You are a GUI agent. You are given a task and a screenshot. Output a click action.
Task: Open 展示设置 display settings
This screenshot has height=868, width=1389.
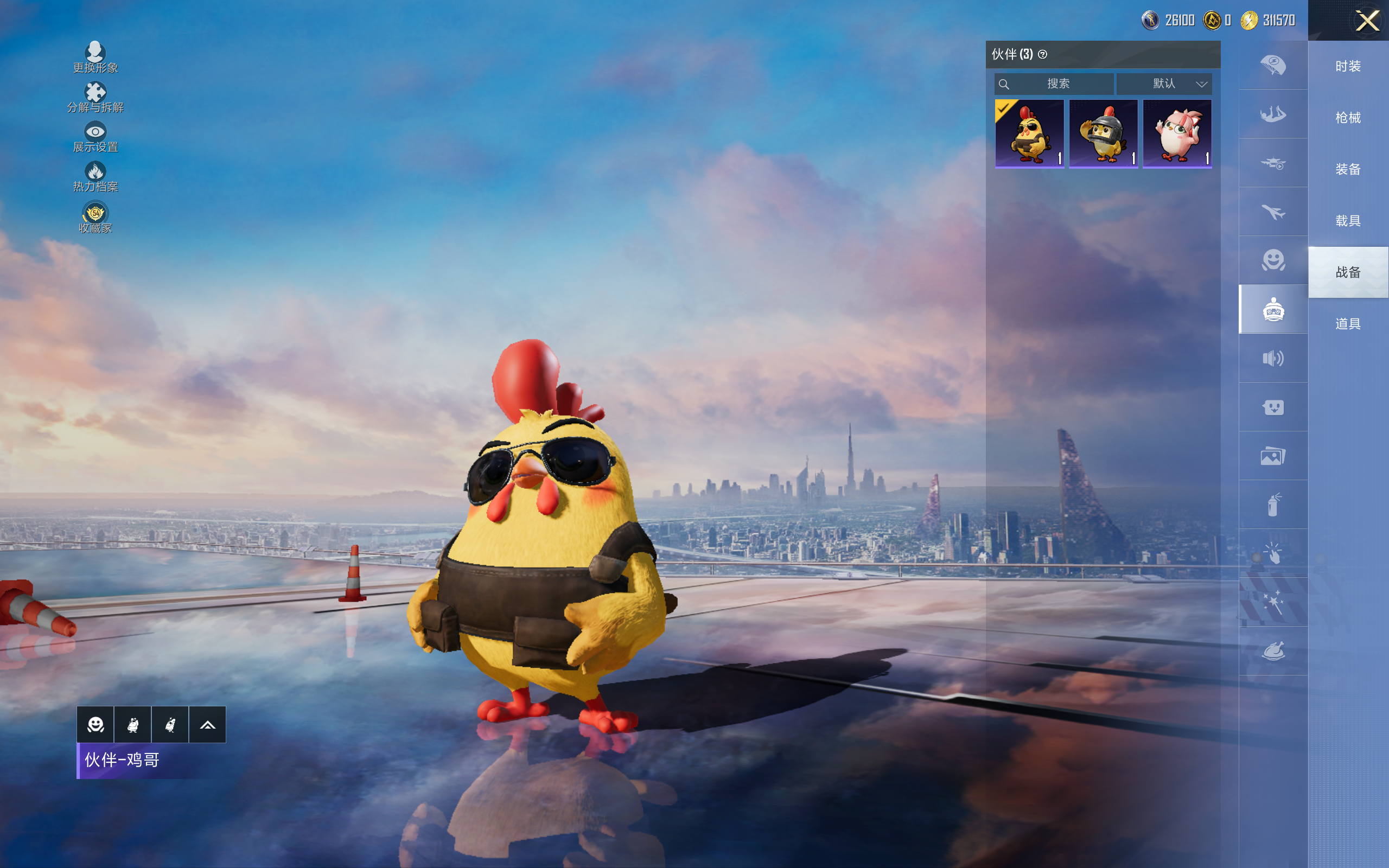[95, 137]
